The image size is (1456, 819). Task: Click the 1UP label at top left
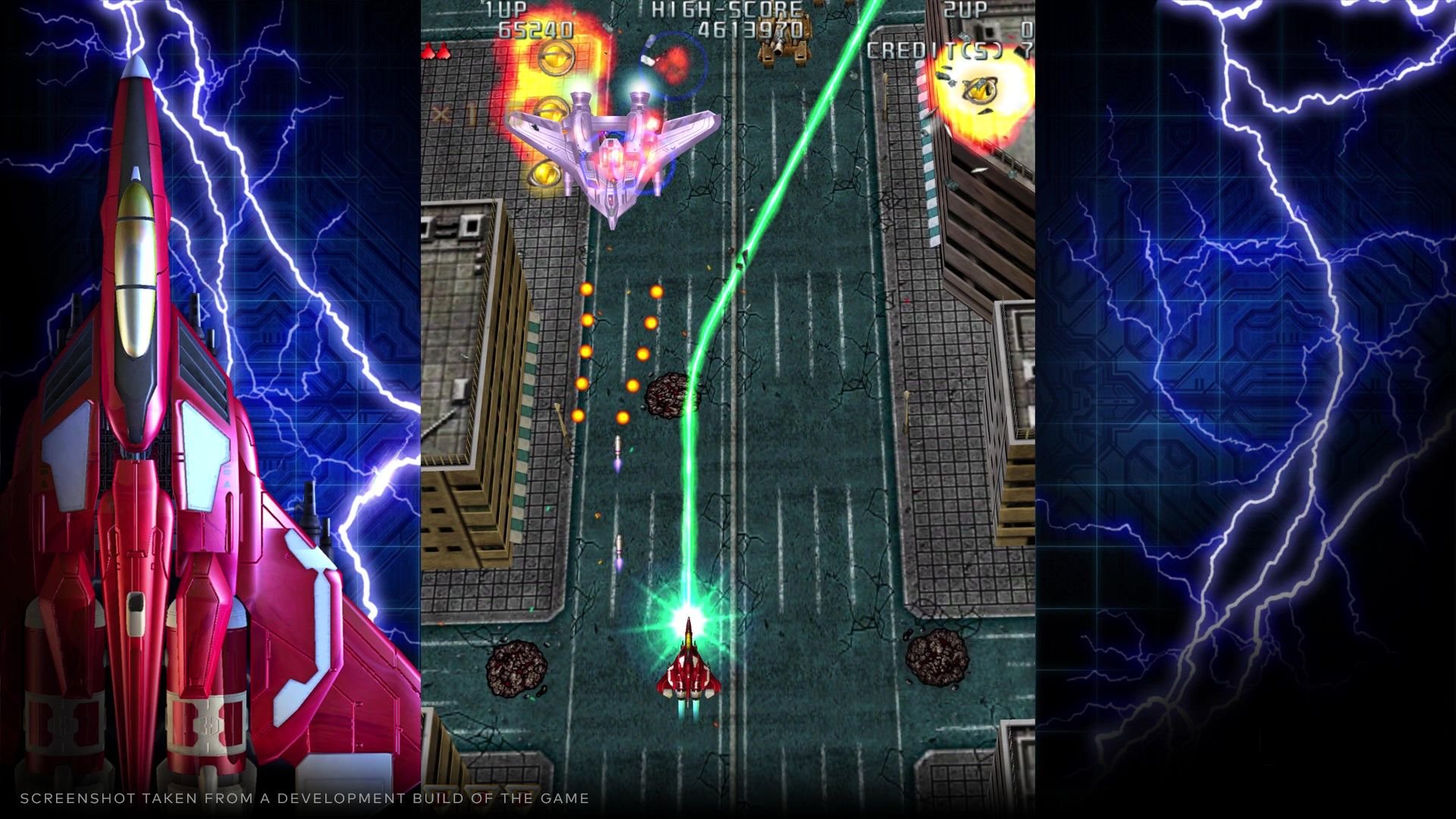pyautogui.click(x=507, y=11)
